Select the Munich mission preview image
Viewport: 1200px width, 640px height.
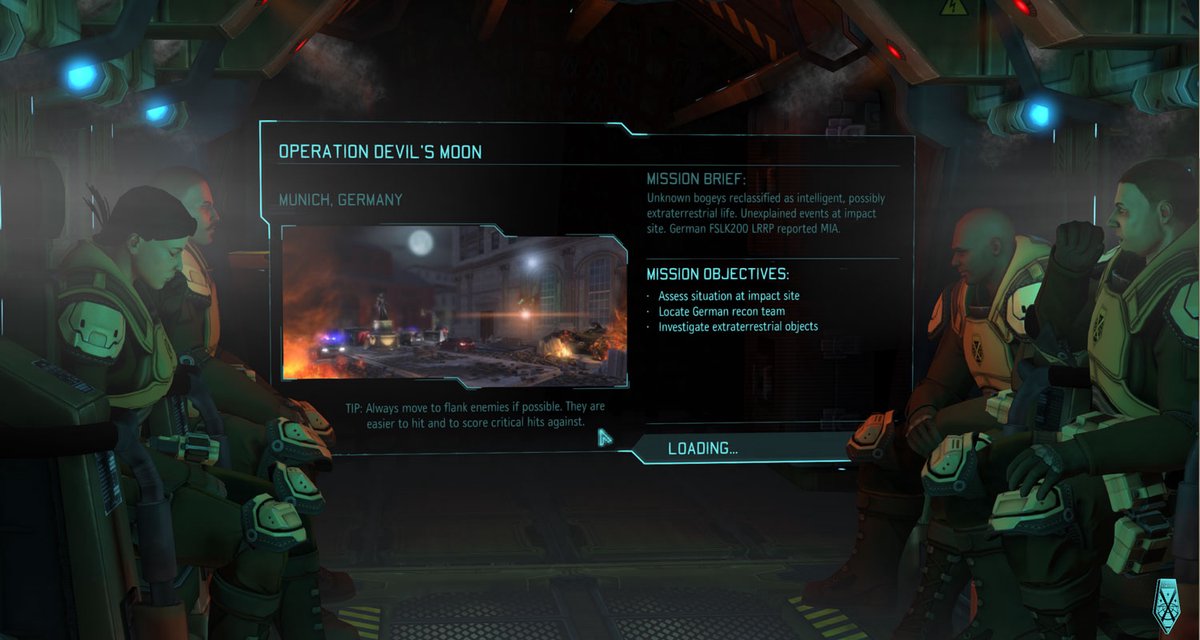point(454,303)
